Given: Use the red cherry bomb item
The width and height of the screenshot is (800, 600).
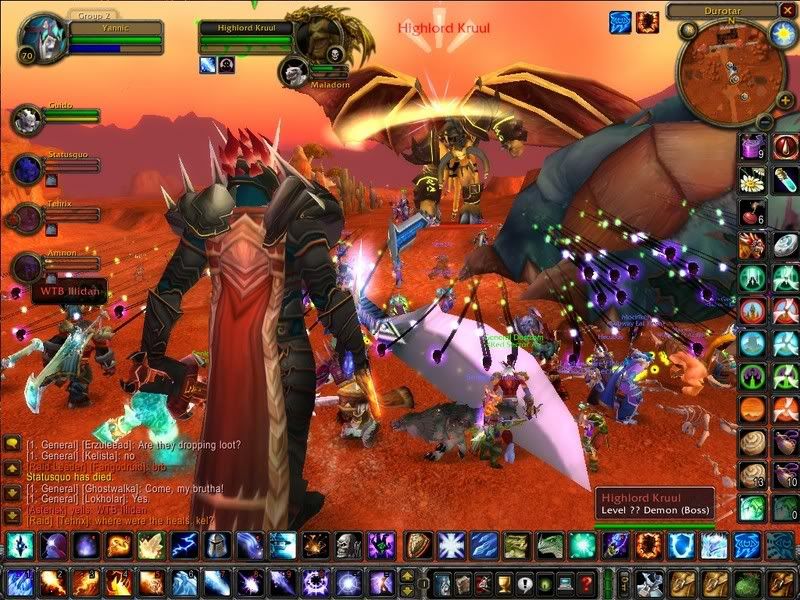Looking at the screenshot, I should pos(752,213).
